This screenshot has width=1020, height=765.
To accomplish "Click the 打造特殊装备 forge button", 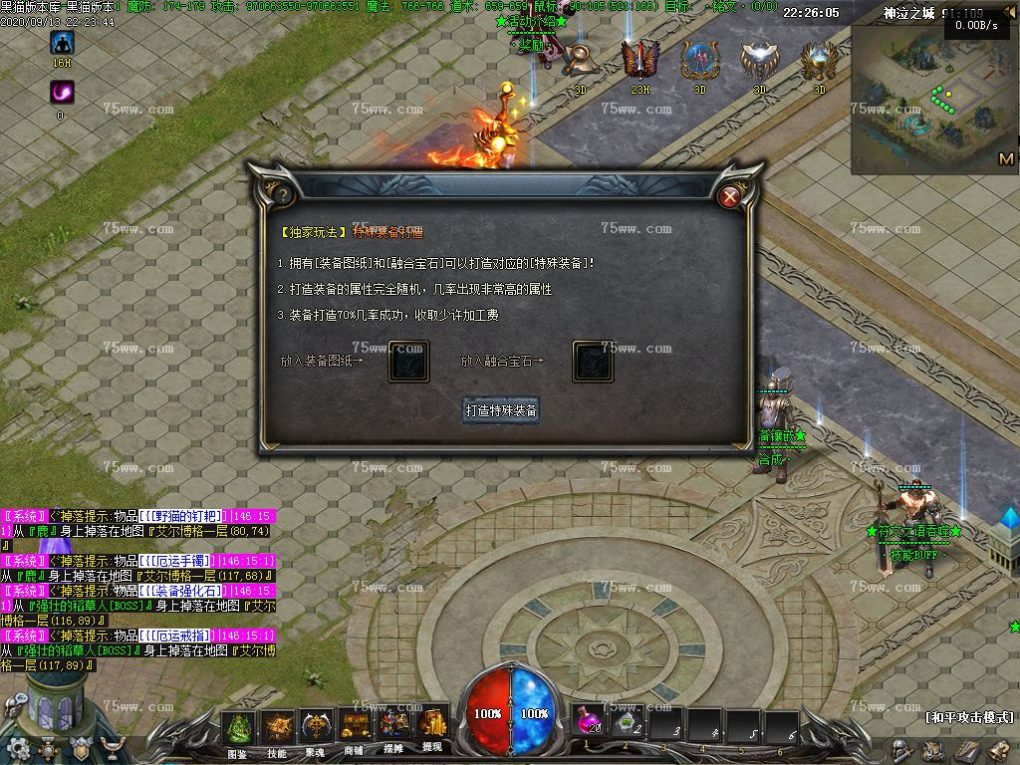I will (x=501, y=410).
